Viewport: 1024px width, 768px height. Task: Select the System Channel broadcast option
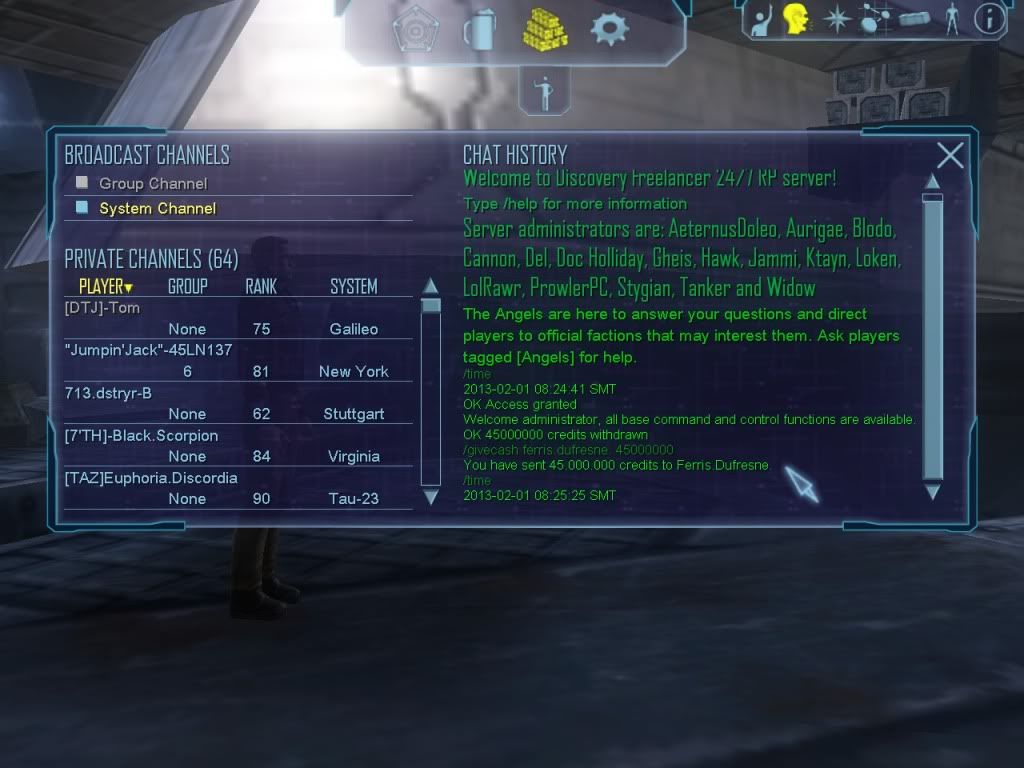(157, 209)
